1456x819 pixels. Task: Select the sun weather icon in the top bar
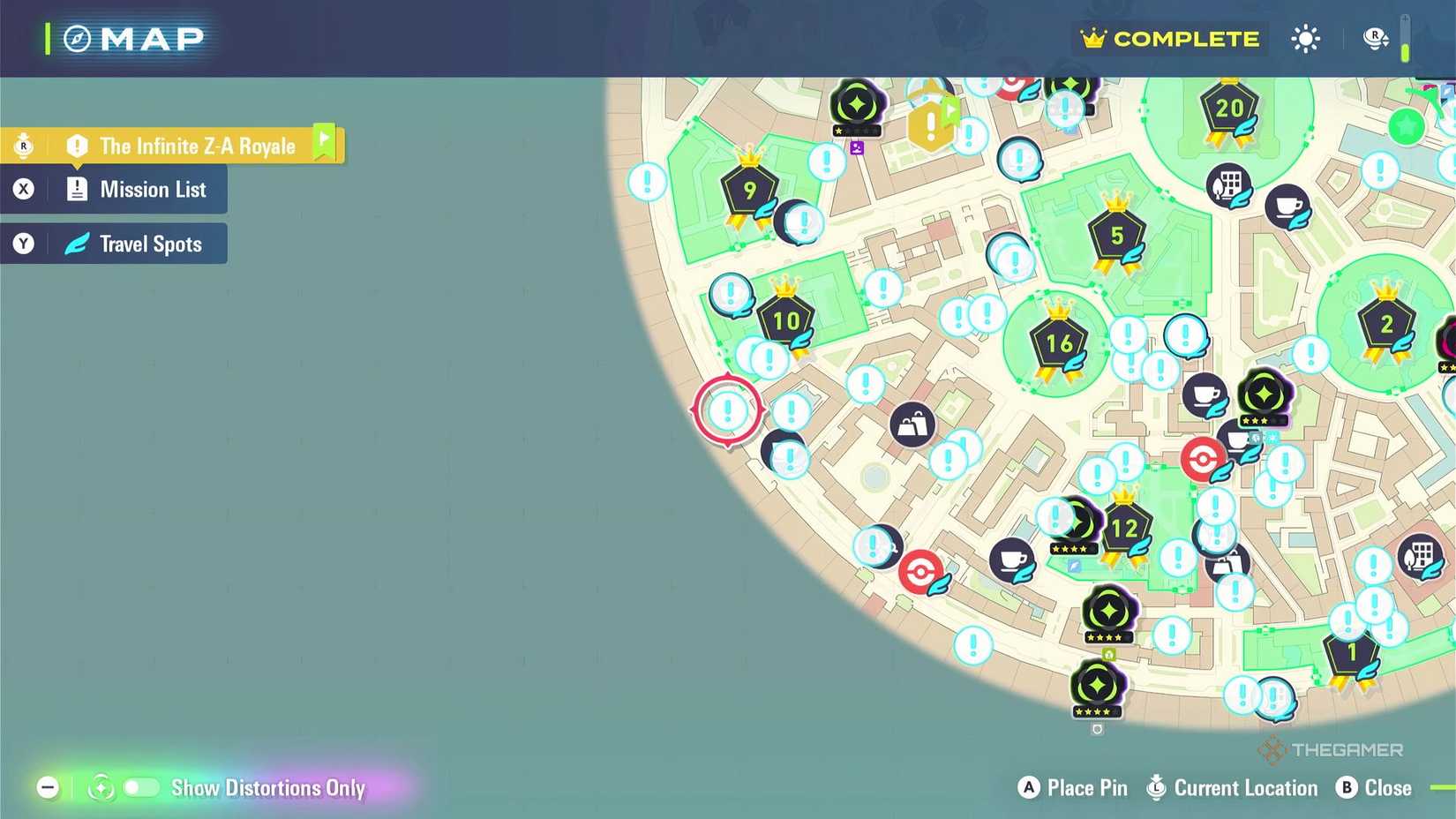pyautogui.click(x=1304, y=39)
